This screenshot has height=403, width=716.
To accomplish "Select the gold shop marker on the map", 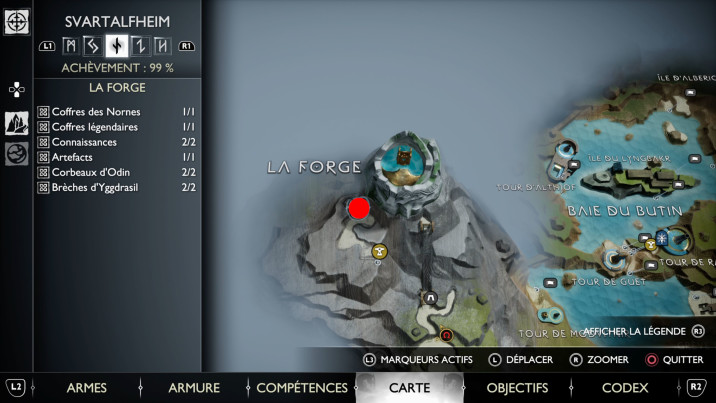I will 379,252.
